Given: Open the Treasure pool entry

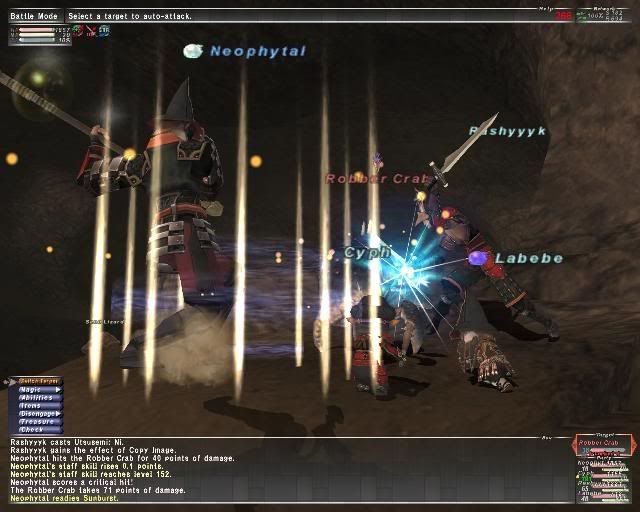Looking at the screenshot, I should (x=36, y=422).
